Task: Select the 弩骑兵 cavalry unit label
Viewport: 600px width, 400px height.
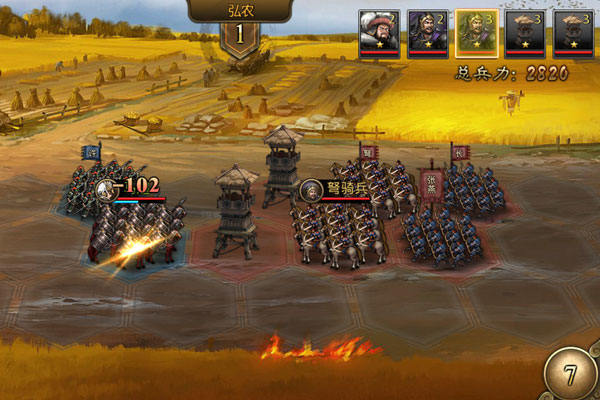Action: (x=335, y=186)
